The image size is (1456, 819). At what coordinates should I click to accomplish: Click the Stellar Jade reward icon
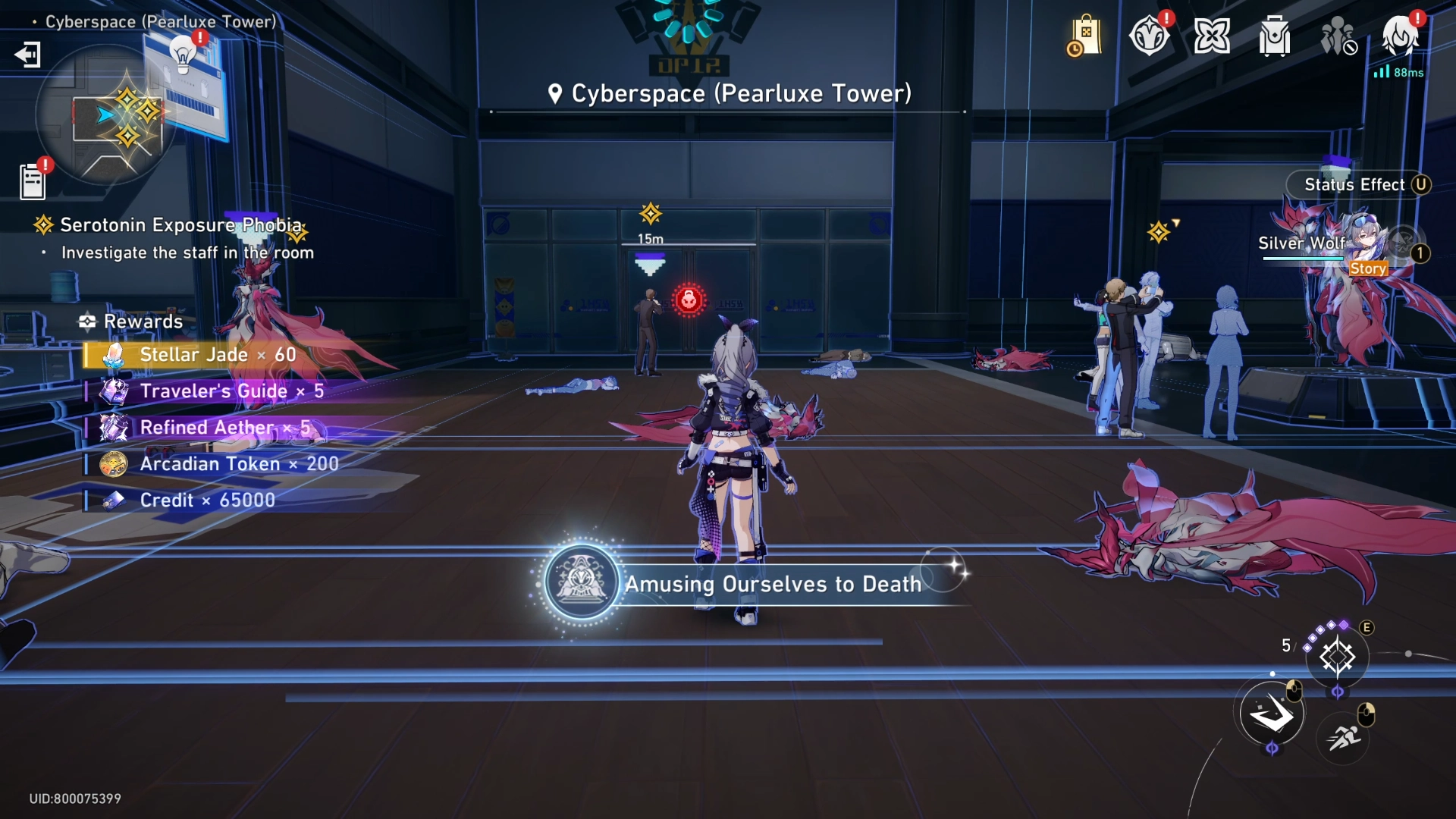tap(114, 354)
